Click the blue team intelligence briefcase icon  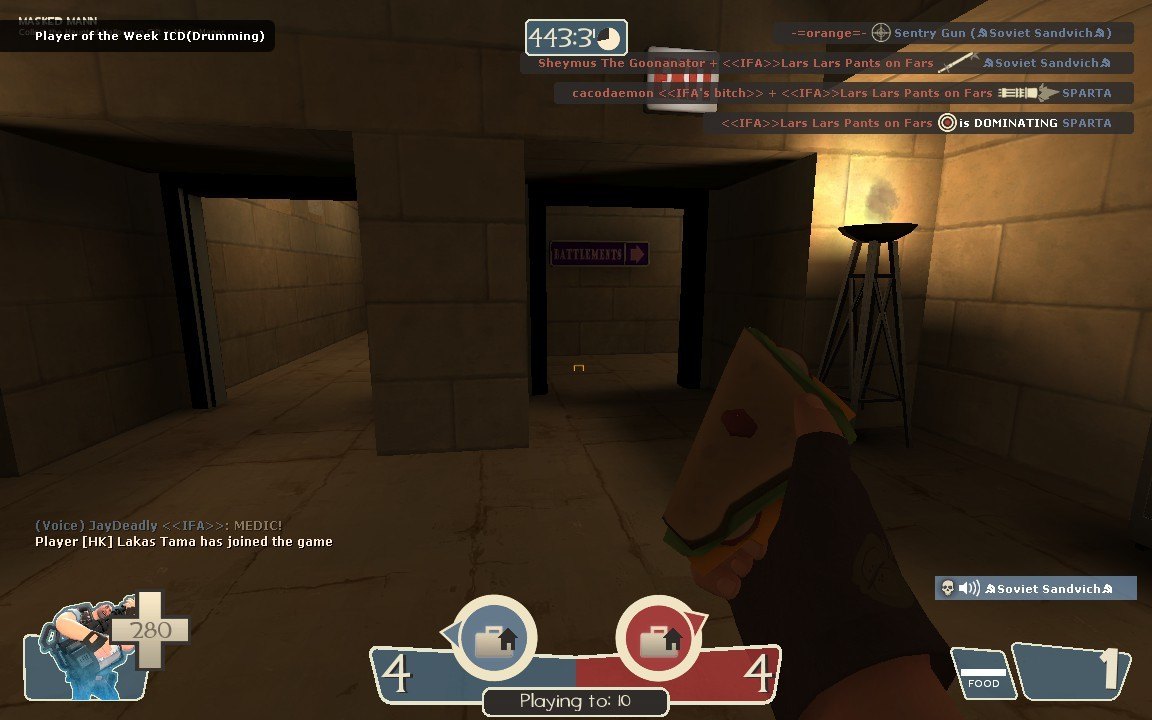[x=495, y=640]
